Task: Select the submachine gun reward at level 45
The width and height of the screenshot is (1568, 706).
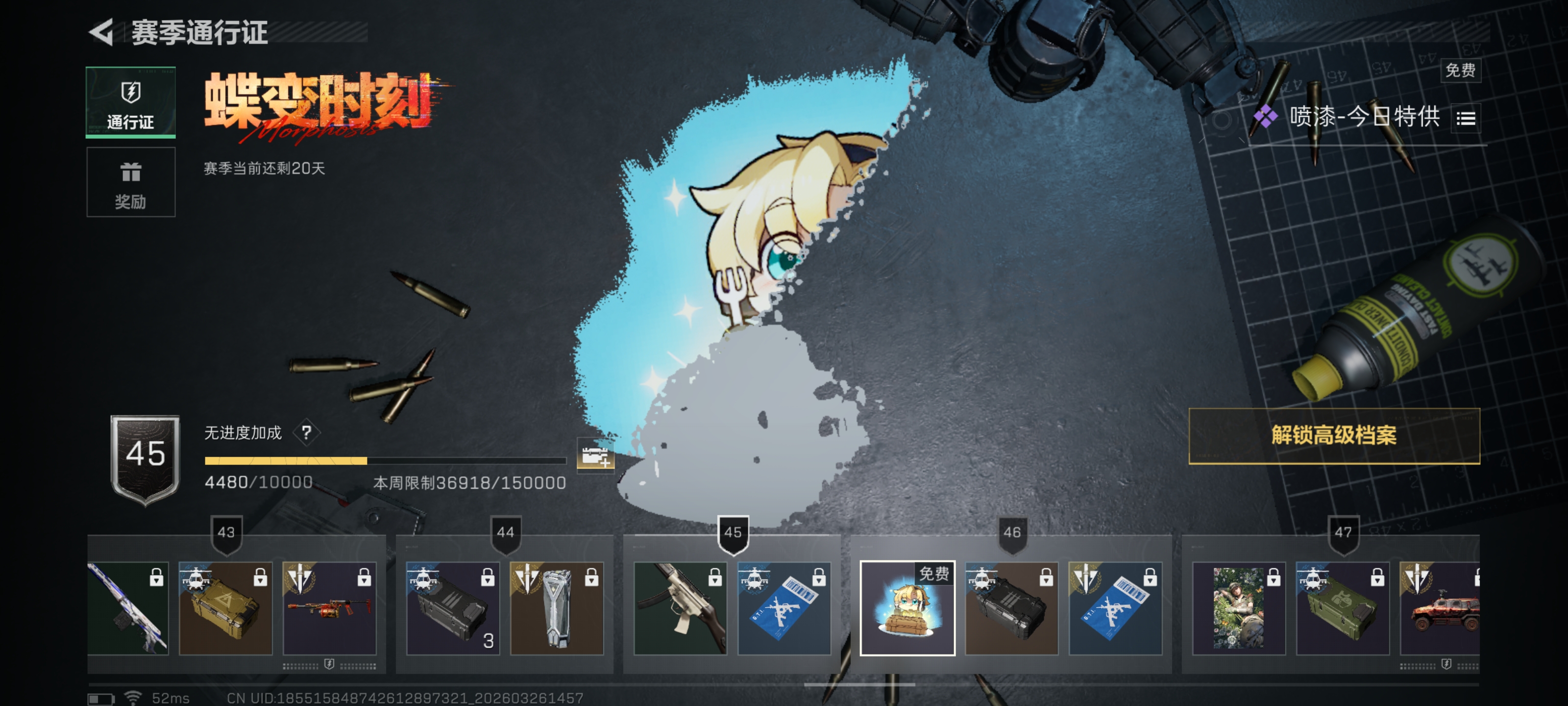Action: (x=680, y=608)
